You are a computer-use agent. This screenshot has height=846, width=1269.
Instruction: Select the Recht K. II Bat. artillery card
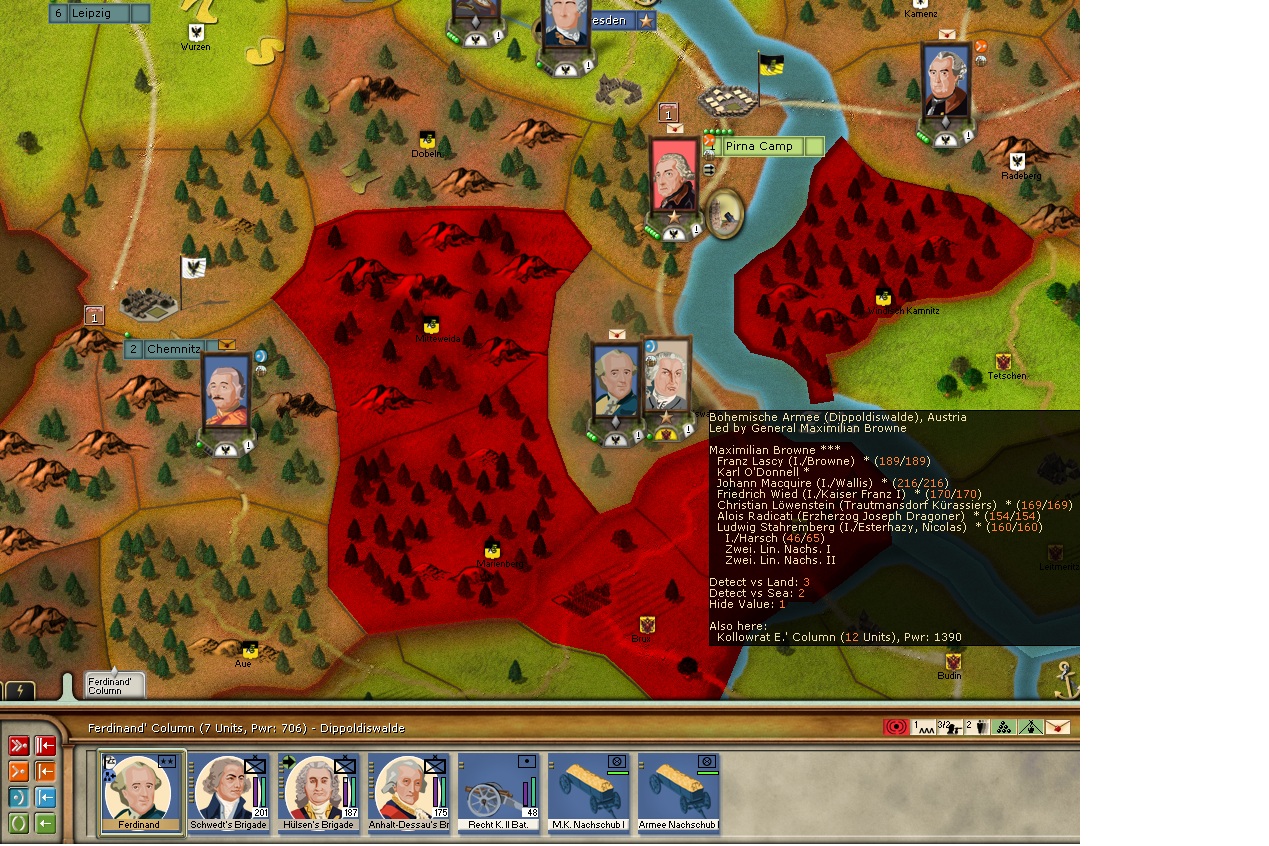tap(500, 792)
